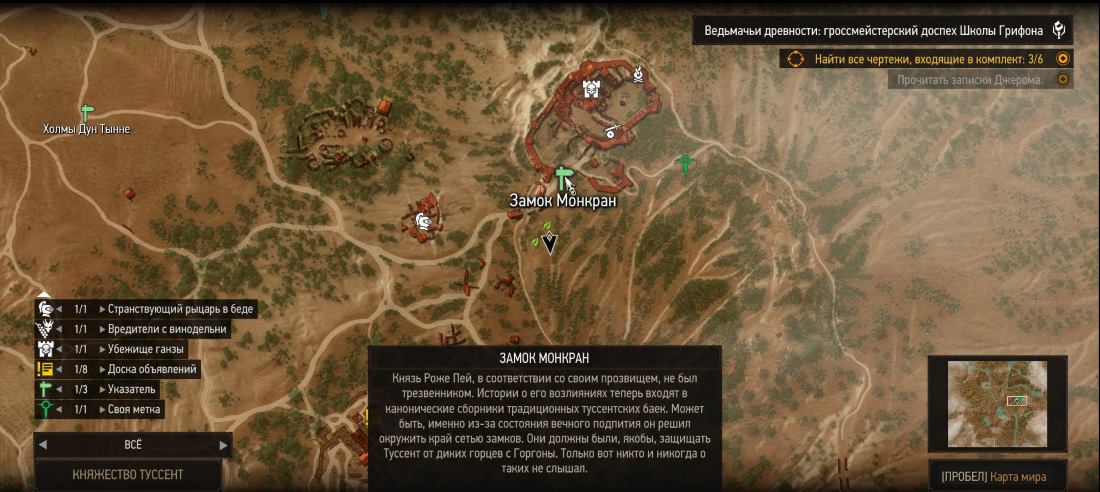Image resolution: width=1100 pixels, height=492 pixels.
Task: Select the Странствующий рыцарь в беде legend entry
Action: (x=180, y=309)
